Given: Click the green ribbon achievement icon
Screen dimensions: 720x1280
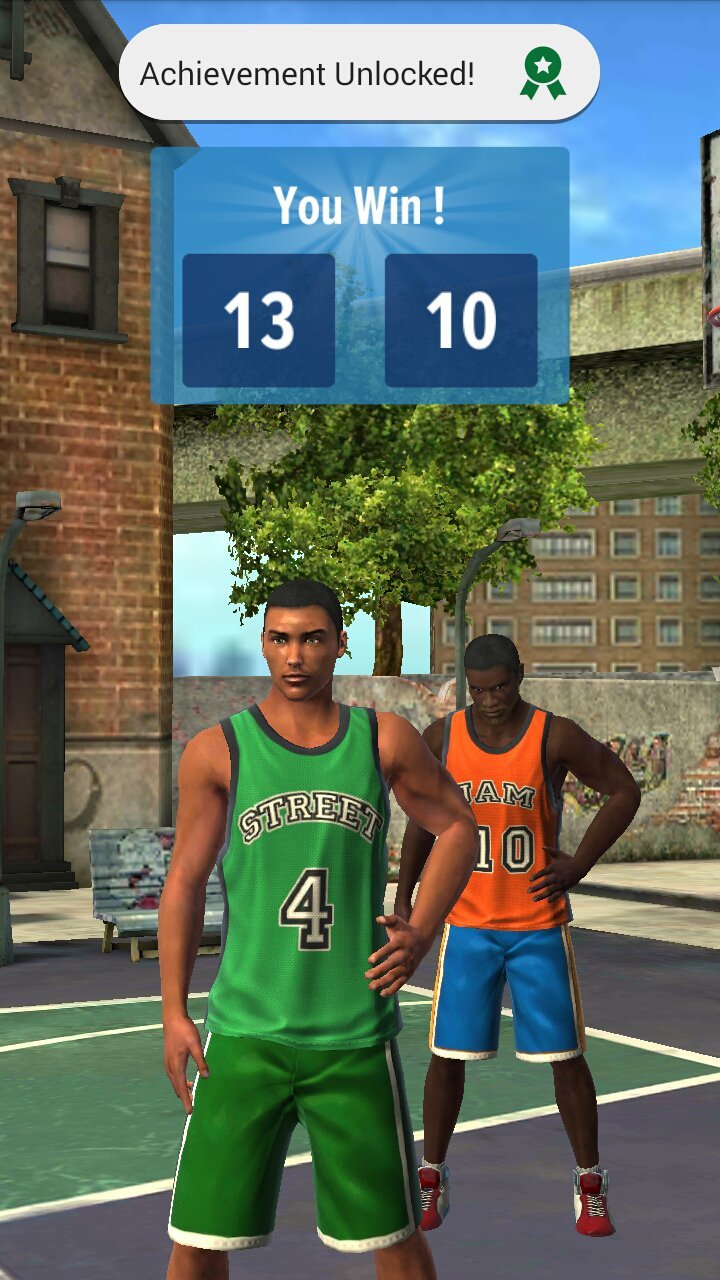Looking at the screenshot, I should (542, 73).
